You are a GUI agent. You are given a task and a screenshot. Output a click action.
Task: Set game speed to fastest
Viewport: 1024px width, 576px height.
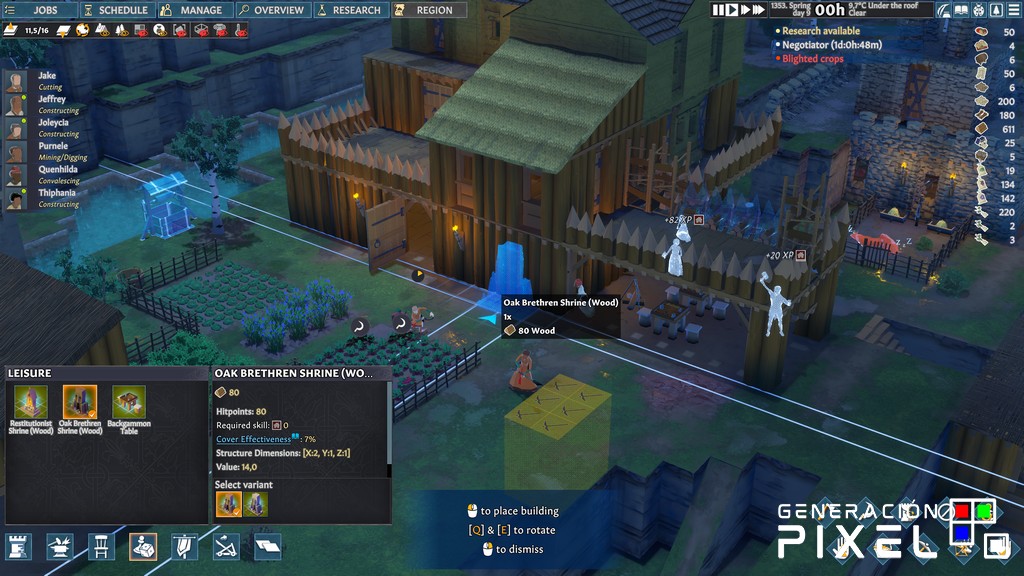coord(758,10)
